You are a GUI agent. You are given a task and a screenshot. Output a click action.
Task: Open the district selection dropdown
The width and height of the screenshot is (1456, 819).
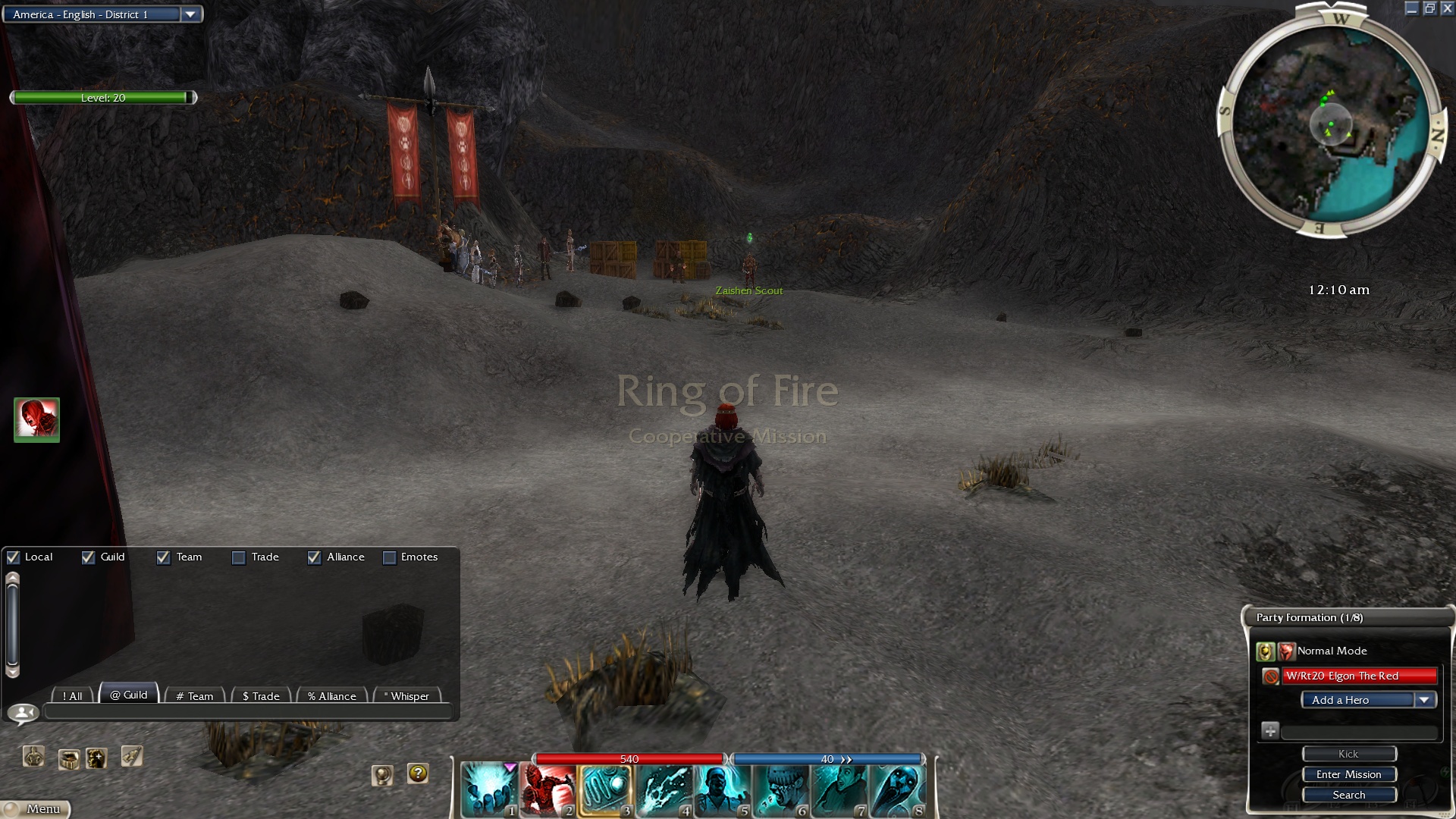click(x=190, y=14)
